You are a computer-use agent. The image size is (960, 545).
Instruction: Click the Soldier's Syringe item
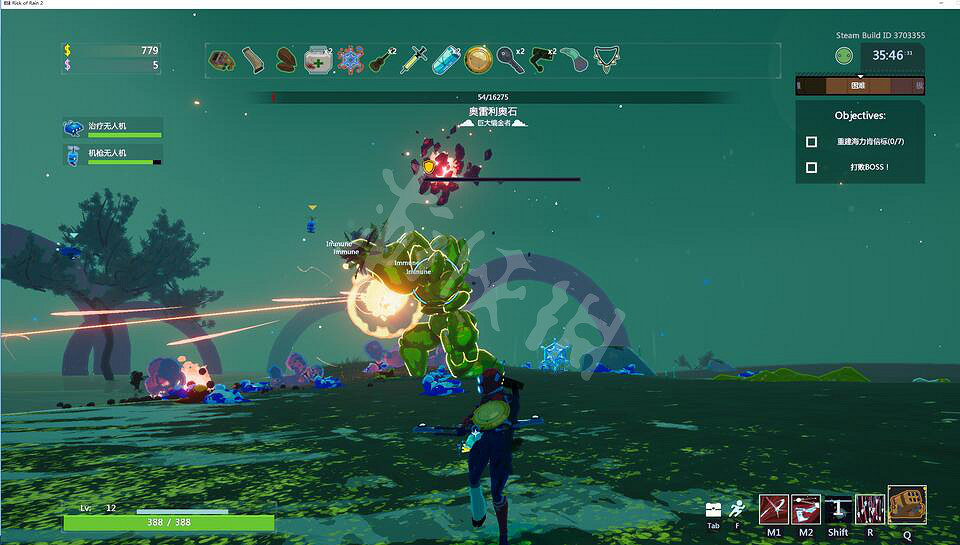pos(413,60)
